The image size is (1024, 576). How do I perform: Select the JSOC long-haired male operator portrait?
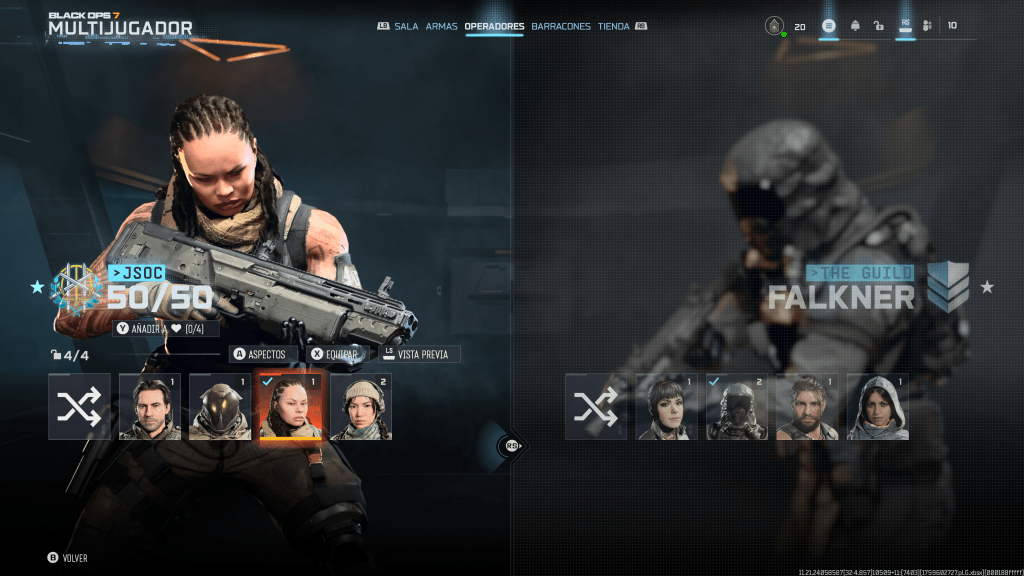tap(150, 407)
